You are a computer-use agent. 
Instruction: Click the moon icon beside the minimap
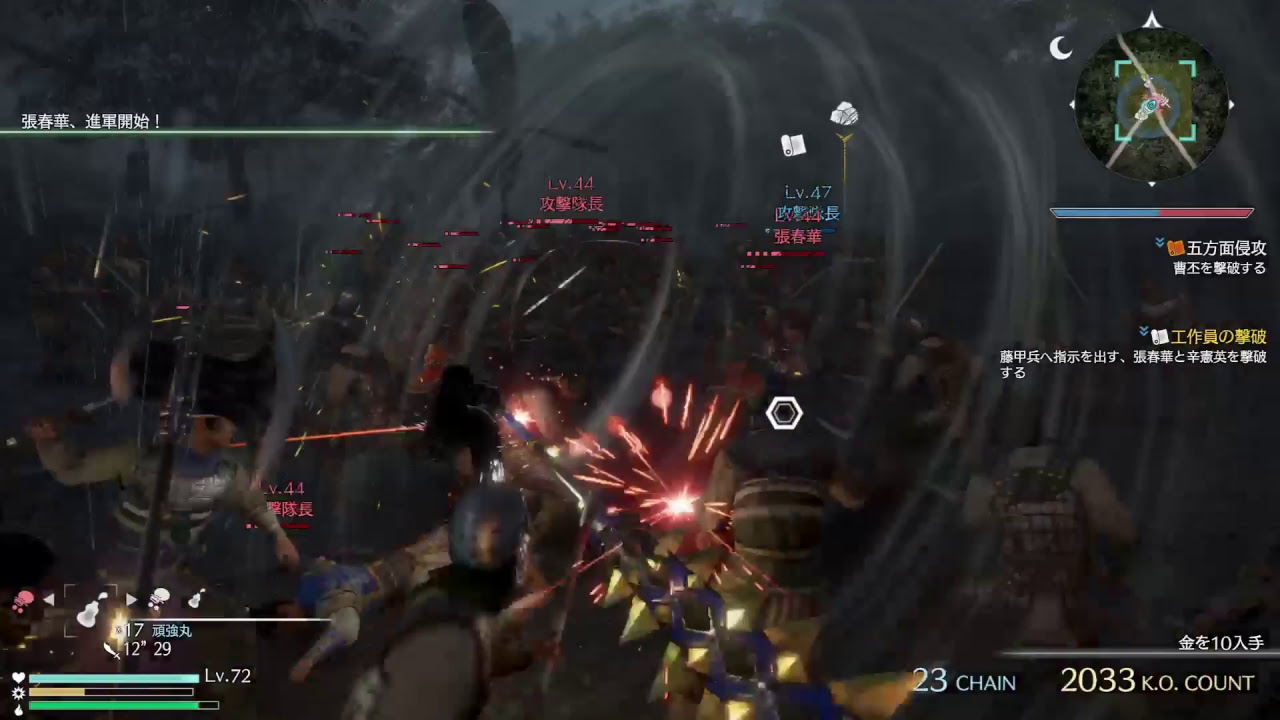tap(1058, 46)
